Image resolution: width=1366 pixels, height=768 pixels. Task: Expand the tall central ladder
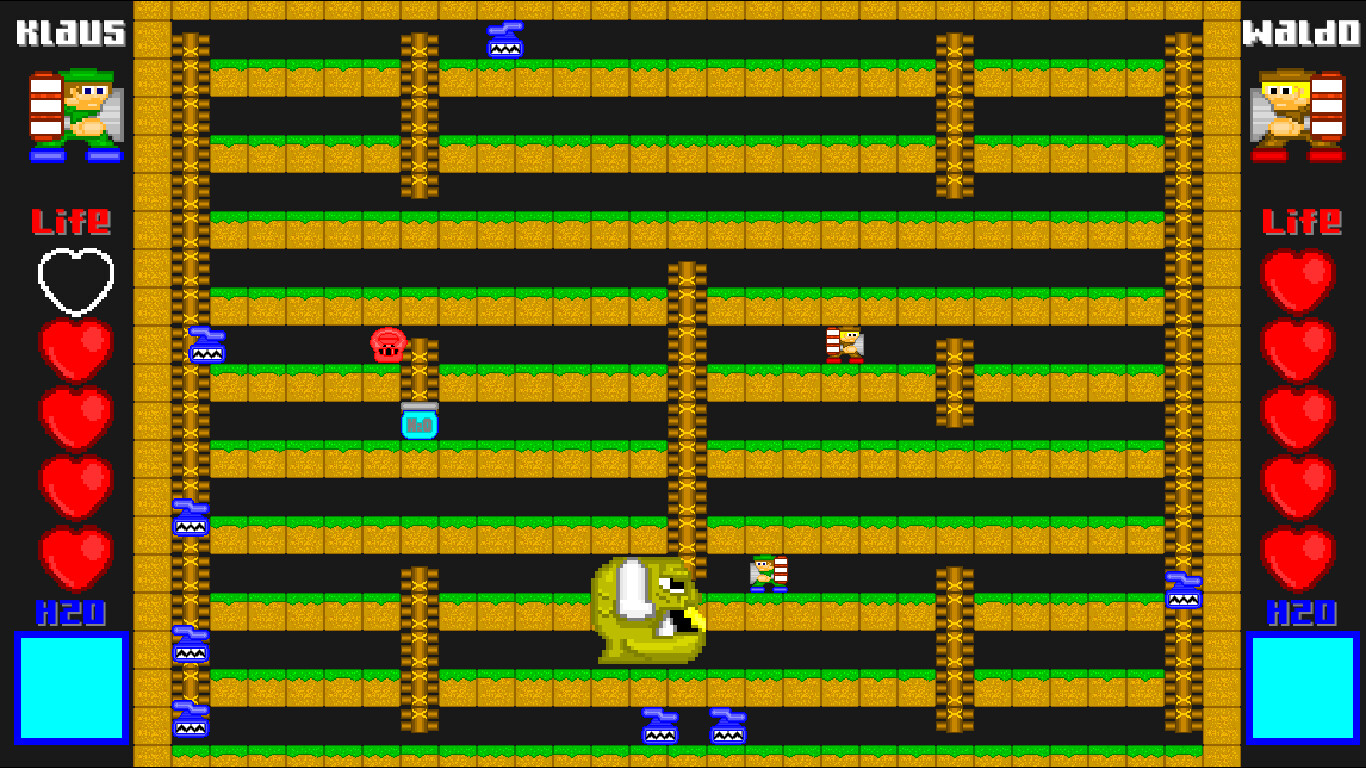click(684, 420)
